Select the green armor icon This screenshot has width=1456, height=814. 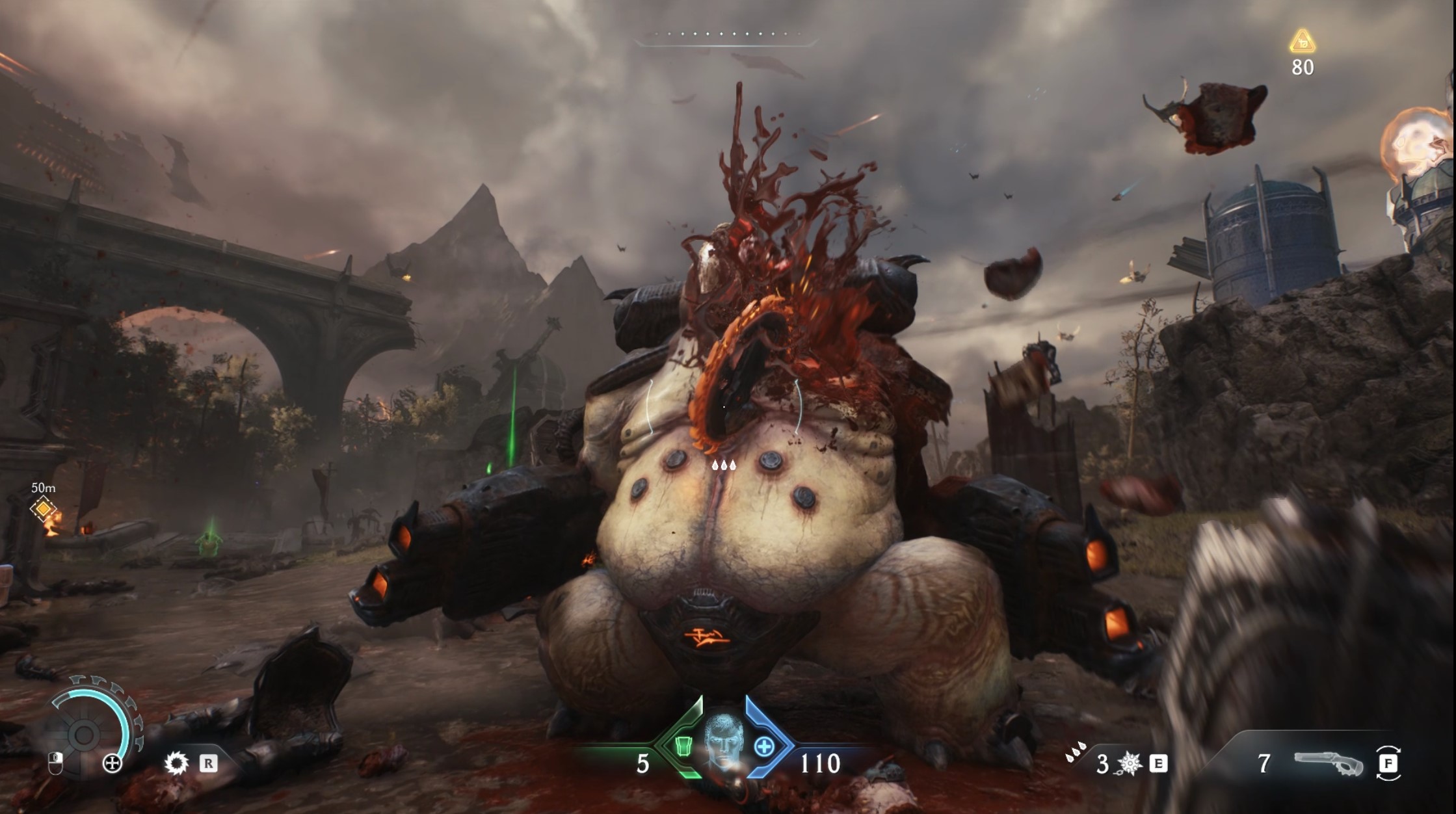(682, 746)
